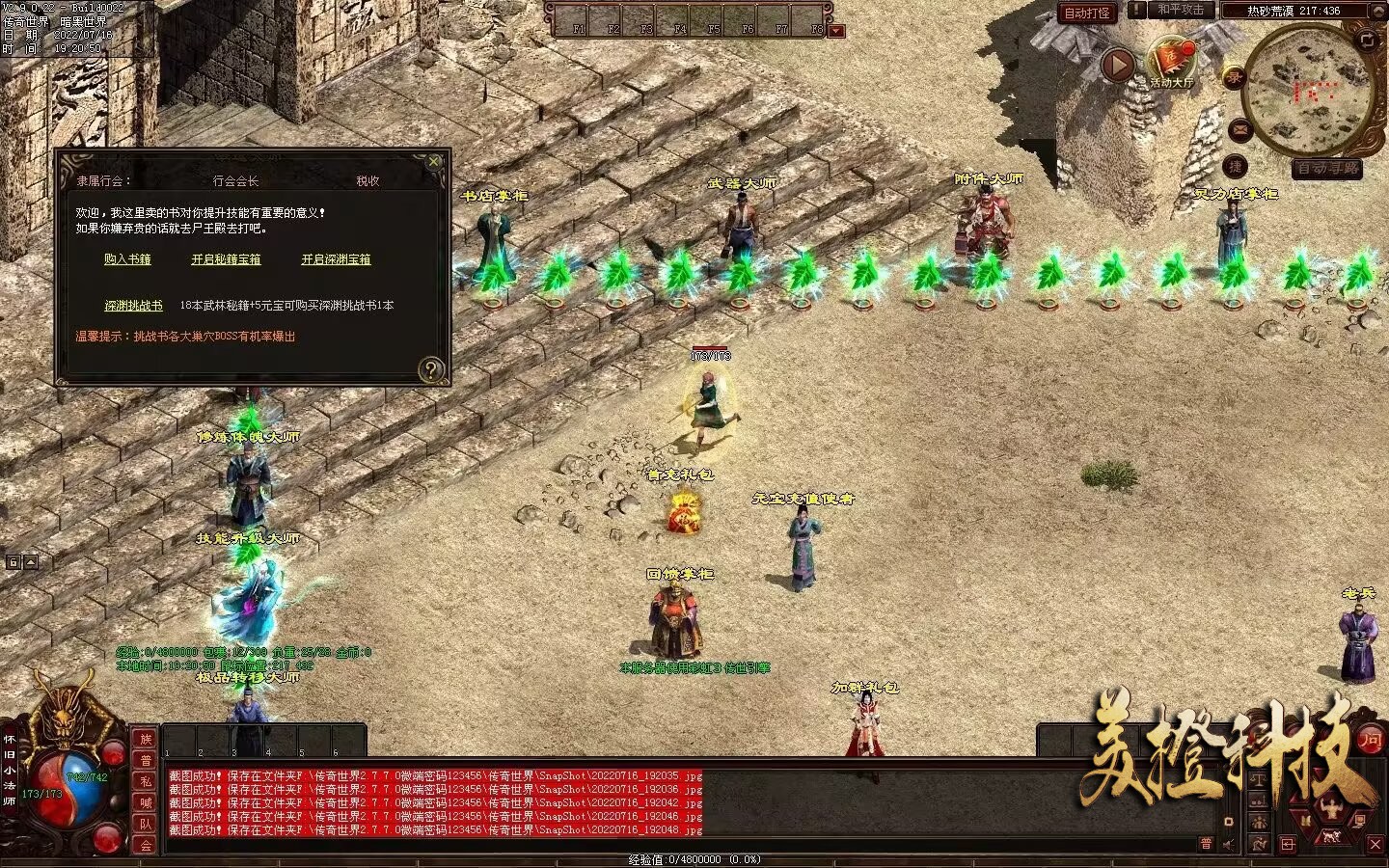Close the bookstore NPC dialog
1389x868 pixels.
pyautogui.click(x=434, y=161)
